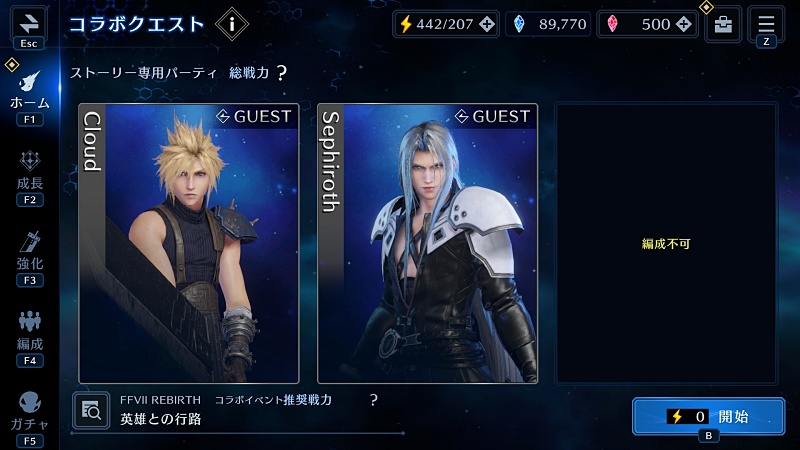
Task: Show help for 総戦力 total power
Action: click(282, 73)
